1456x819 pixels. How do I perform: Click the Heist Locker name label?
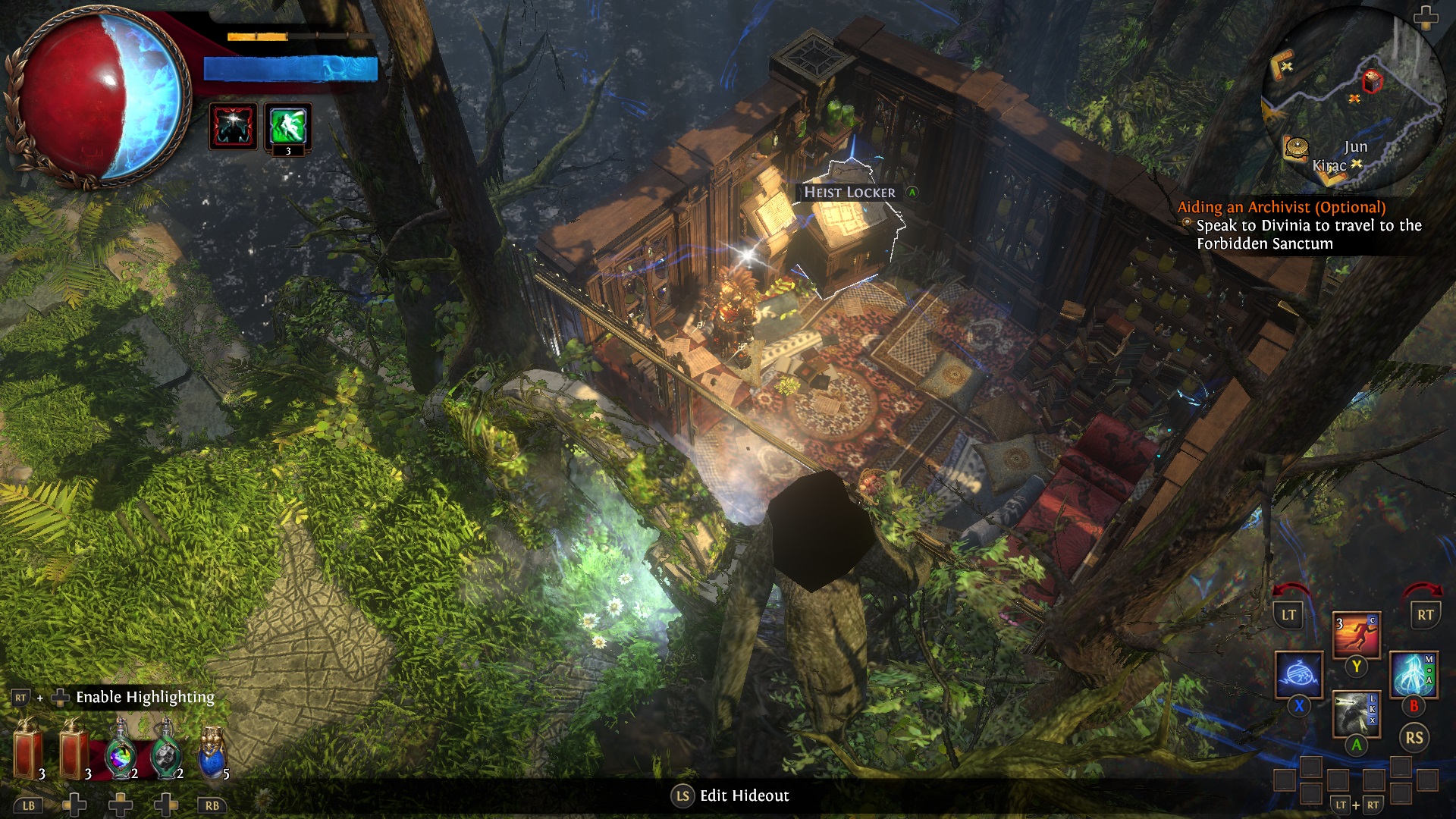click(849, 193)
